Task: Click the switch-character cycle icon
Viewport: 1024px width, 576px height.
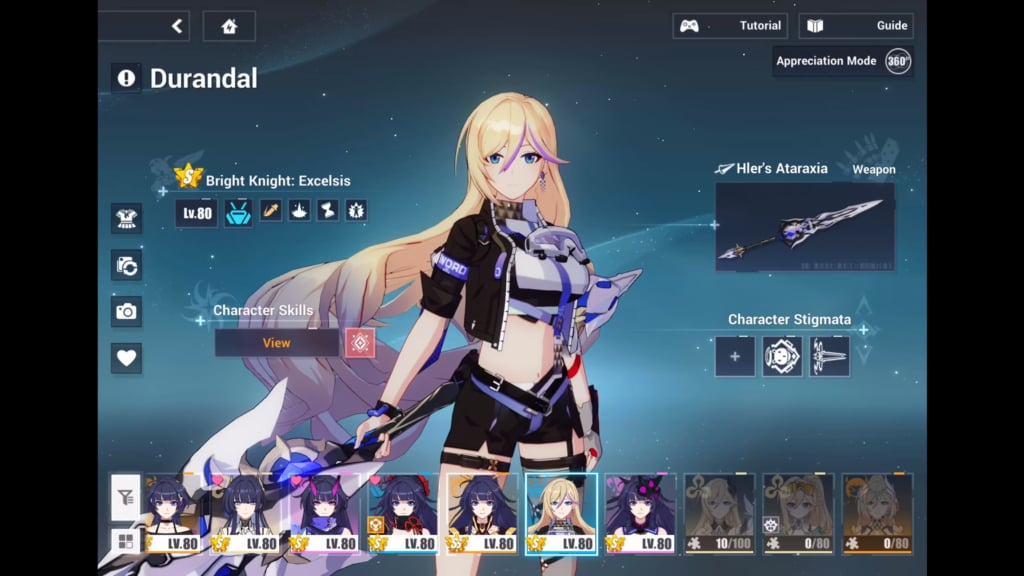Action: 127,265
